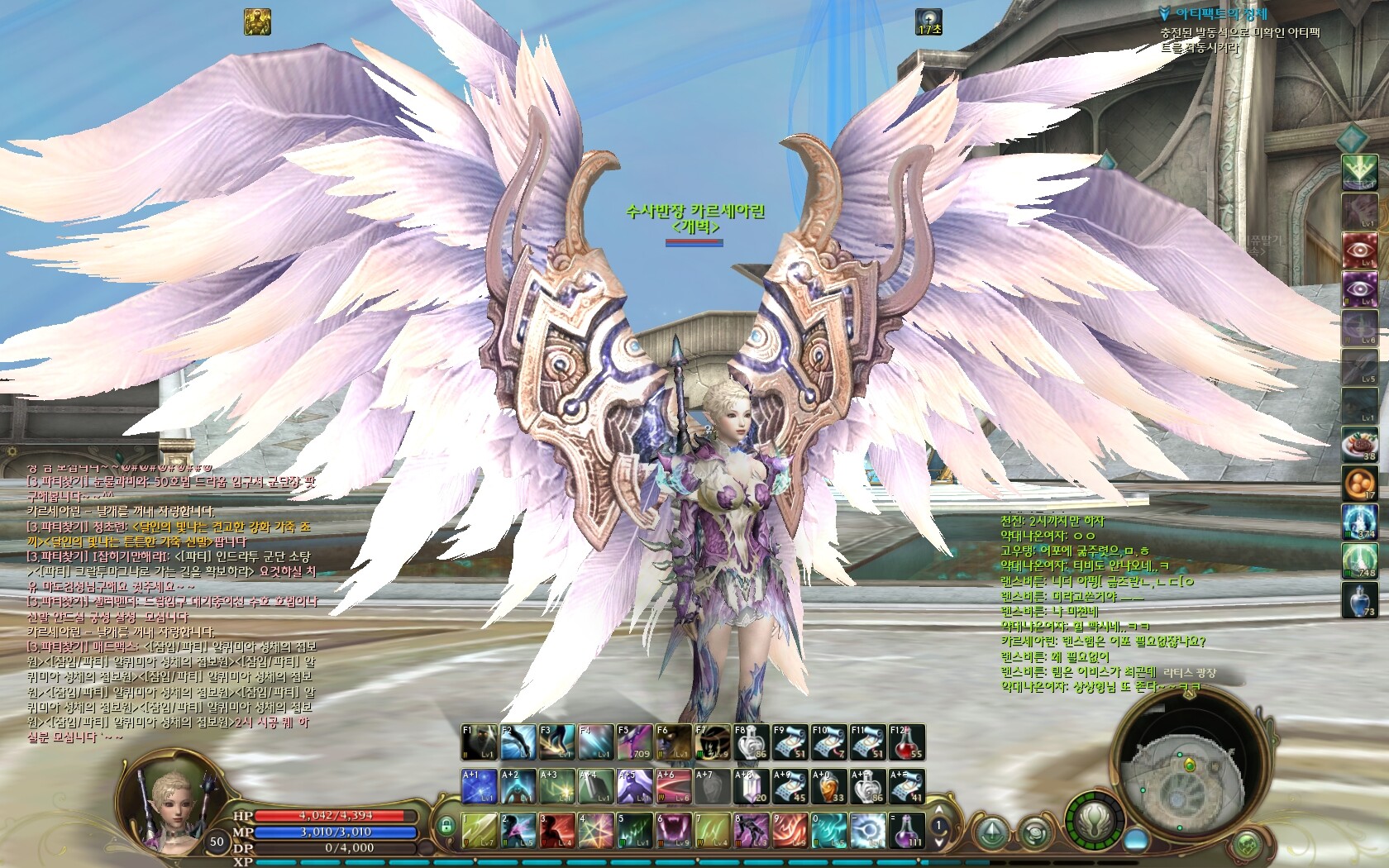This screenshot has width=1389, height=868.
Task: Use the orange swirl potion in A+0
Action: [x=828, y=786]
